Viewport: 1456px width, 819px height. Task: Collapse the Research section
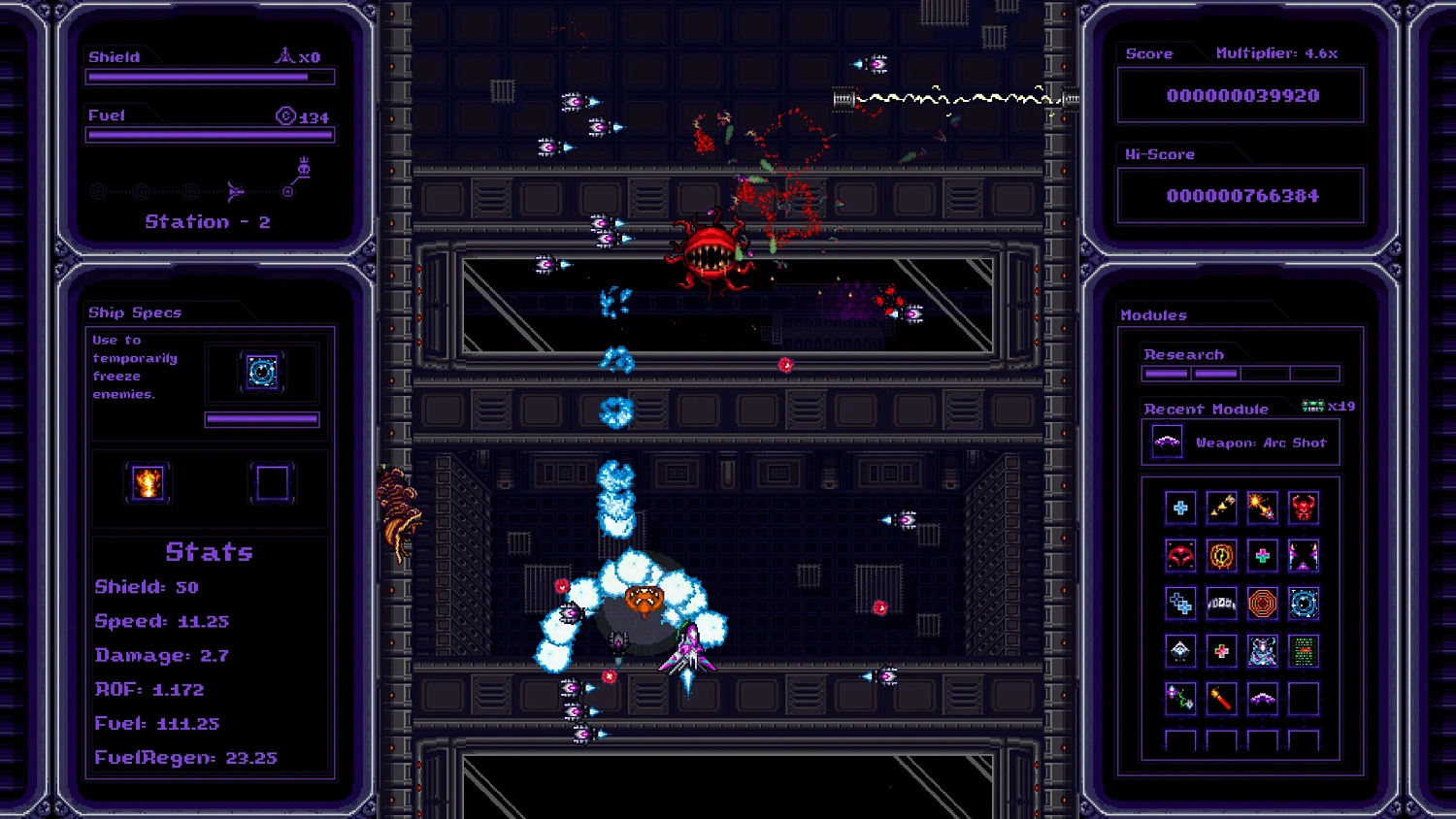[1184, 353]
